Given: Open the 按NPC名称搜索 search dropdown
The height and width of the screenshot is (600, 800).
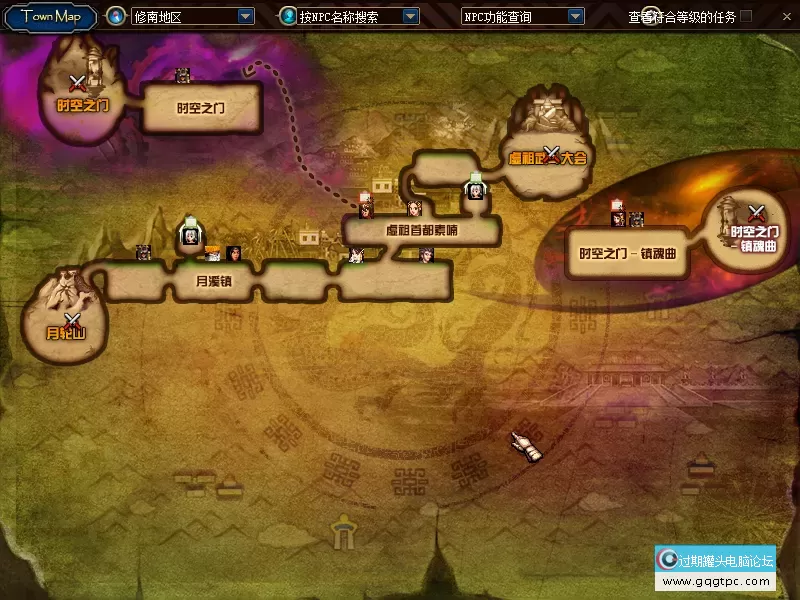Looking at the screenshot, I should (410, 17).
